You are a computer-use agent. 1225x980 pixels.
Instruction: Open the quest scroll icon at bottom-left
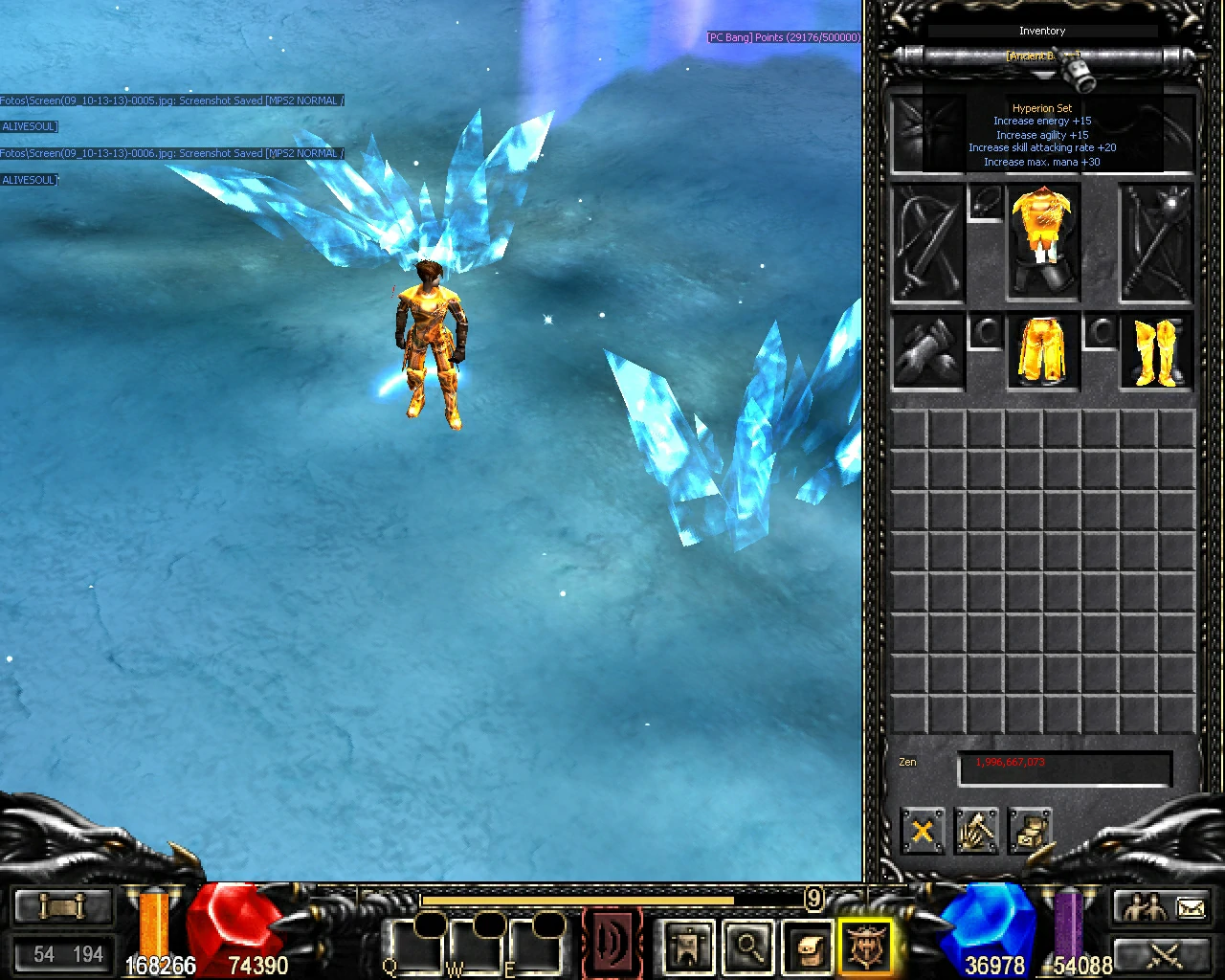coord(62,904)
